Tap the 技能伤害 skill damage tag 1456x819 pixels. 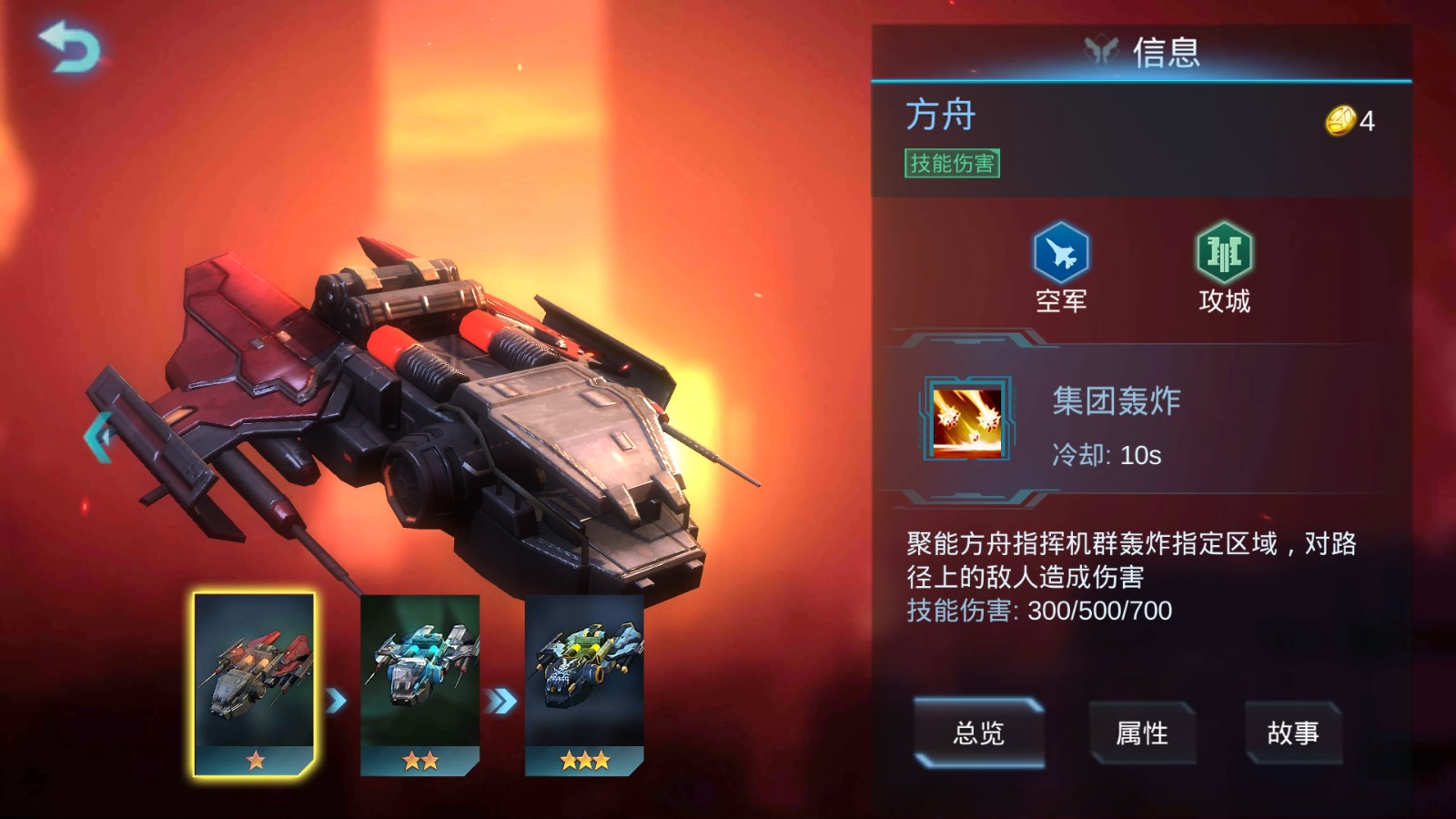point(952,163)
